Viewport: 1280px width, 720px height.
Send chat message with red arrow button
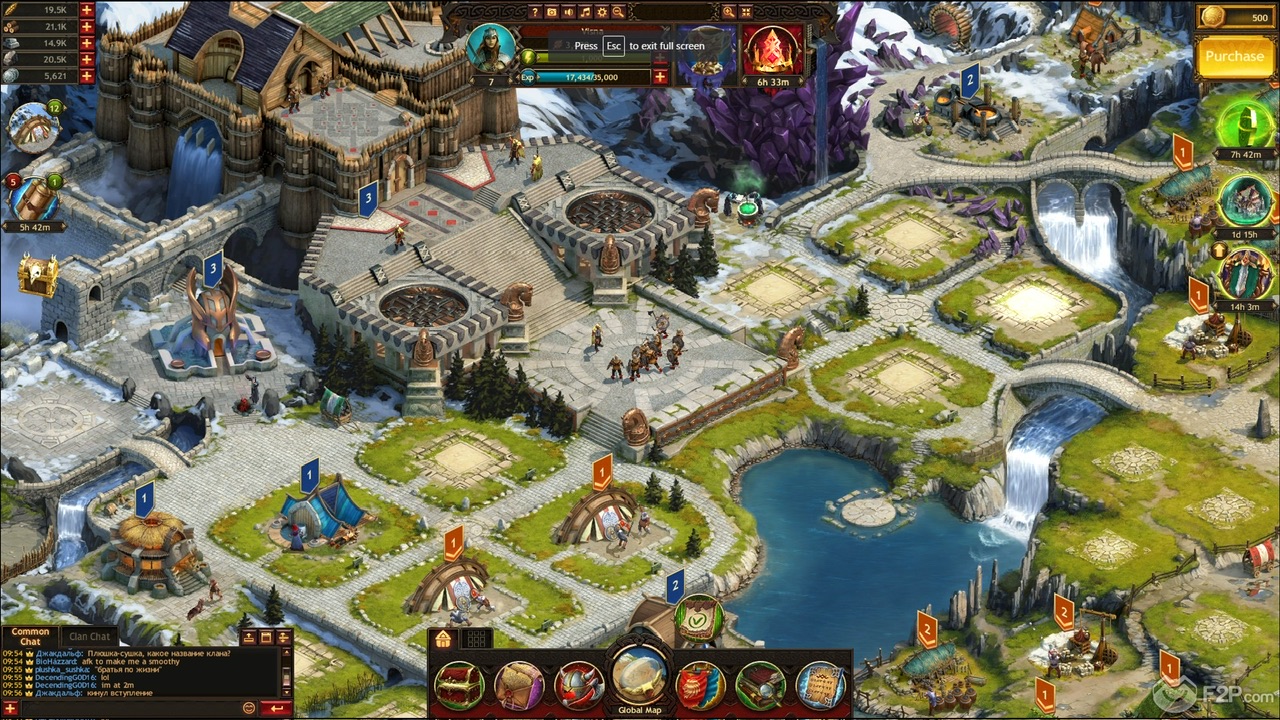pyautogui.click(x=276, y=707)
